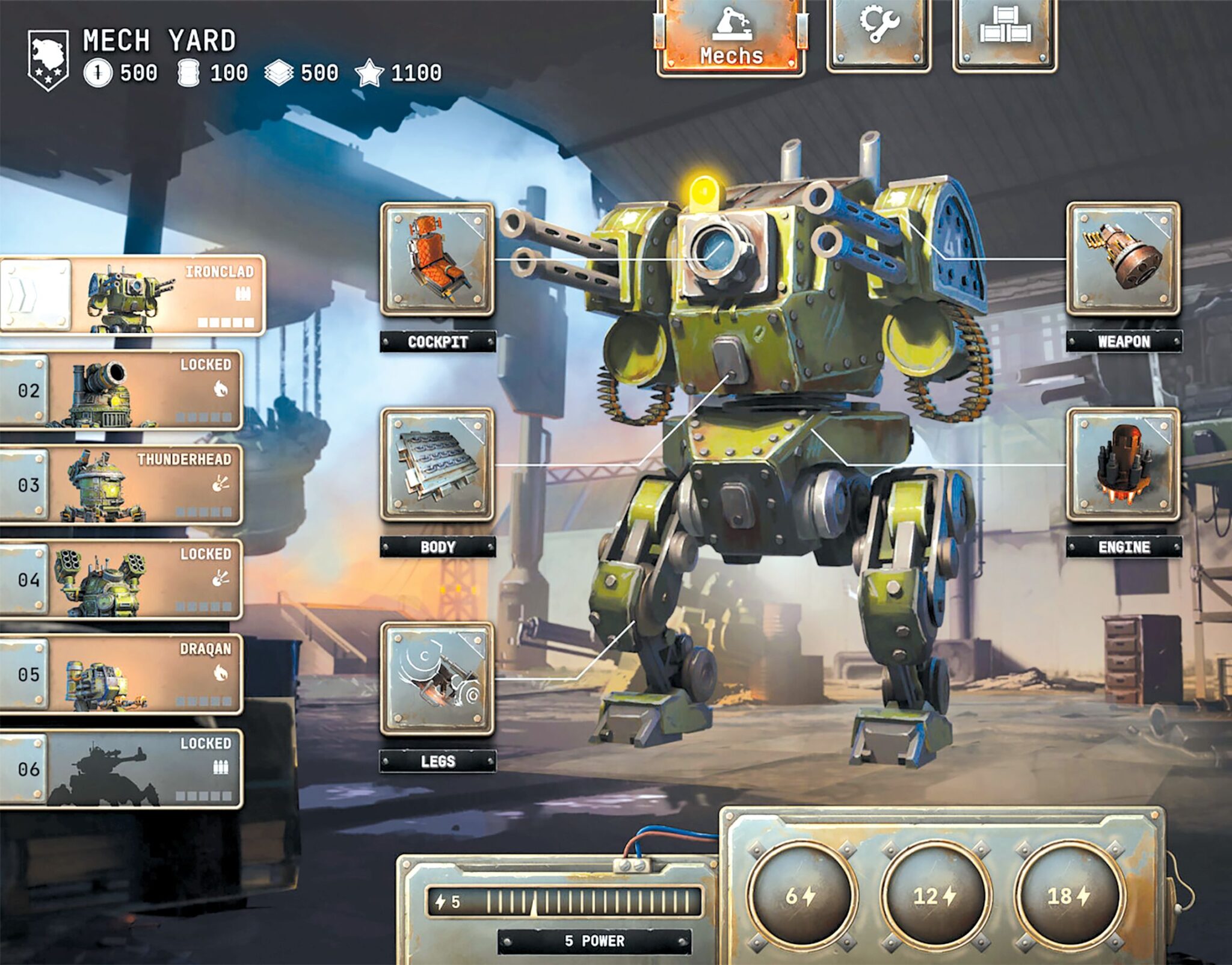Switch to the Mechs tab
Screen dimensions: 1232x965
[731, 37]
